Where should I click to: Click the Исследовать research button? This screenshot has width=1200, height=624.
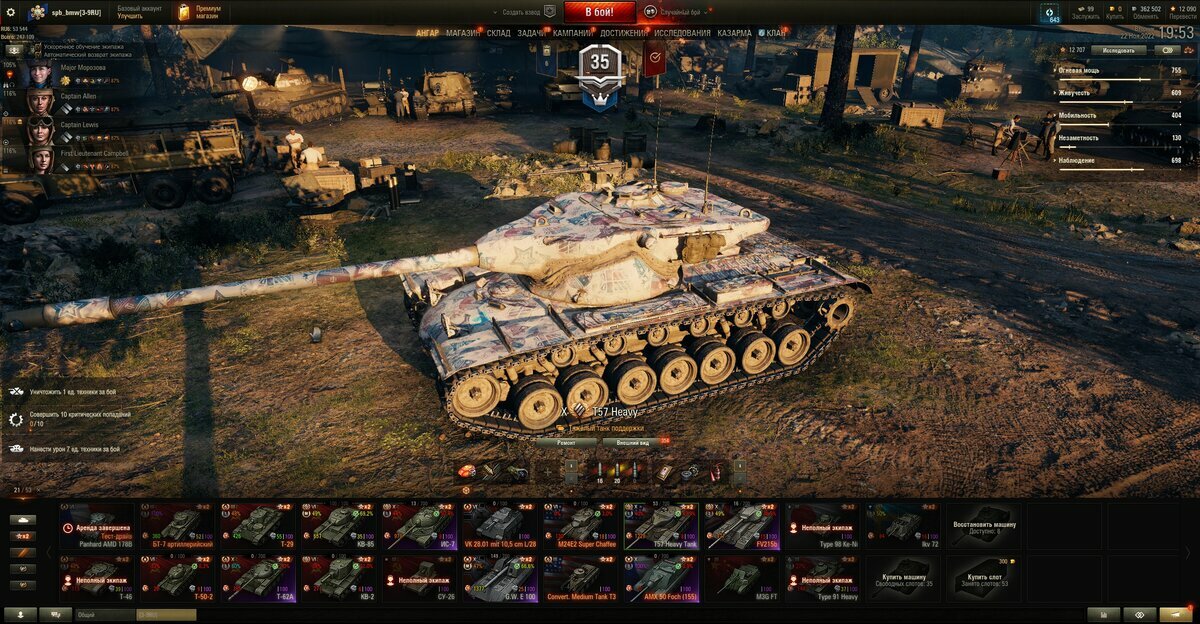1118,49
